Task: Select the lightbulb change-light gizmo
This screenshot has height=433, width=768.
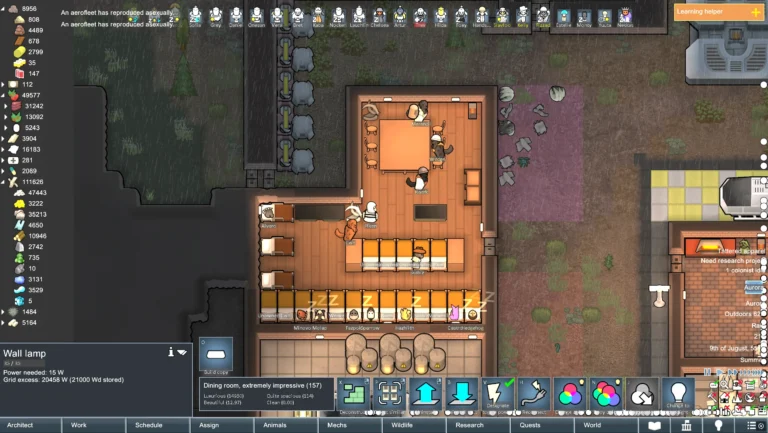Action: [678, 394]
